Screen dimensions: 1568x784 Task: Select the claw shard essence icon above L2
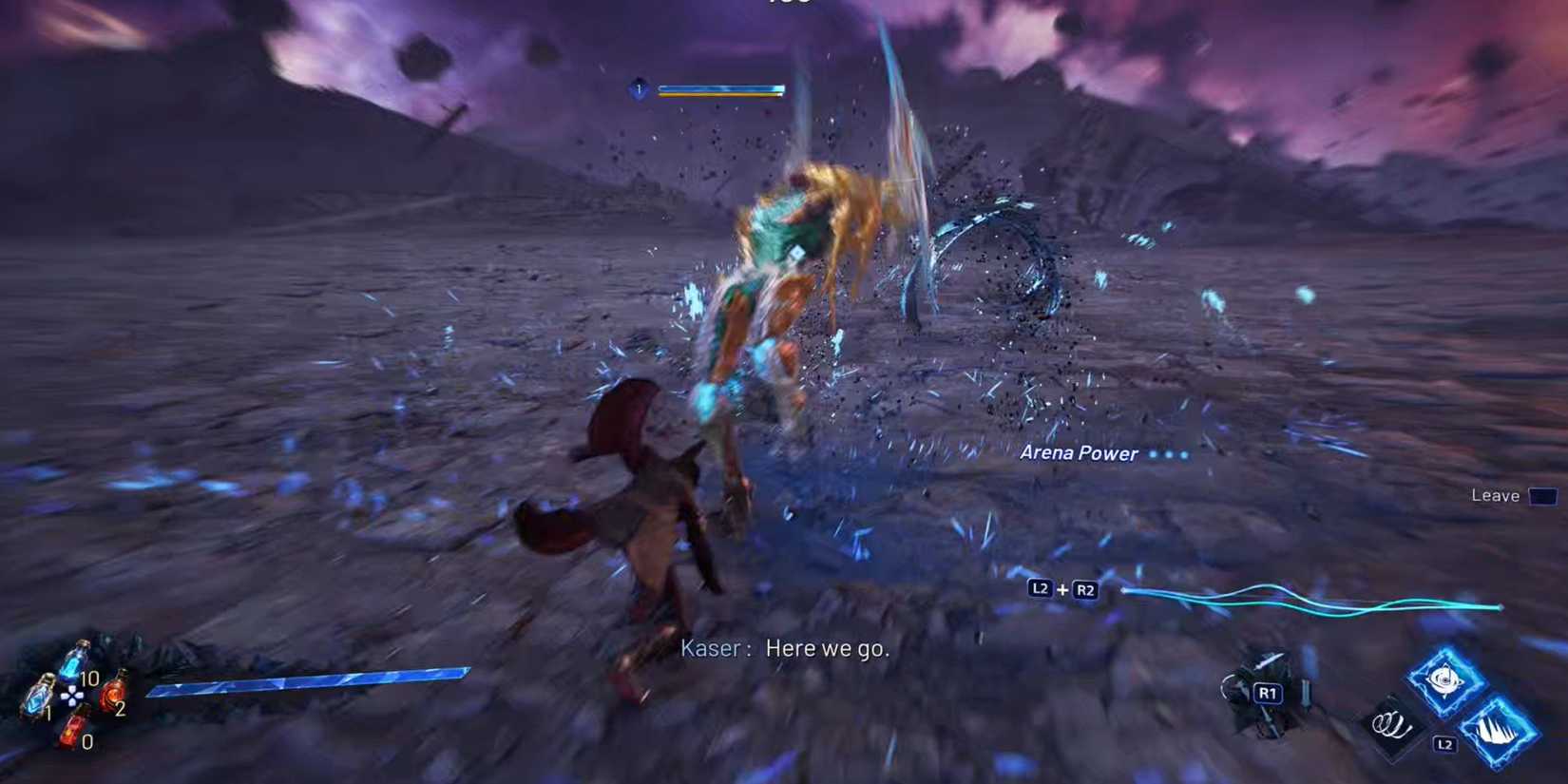[1496, 730]
